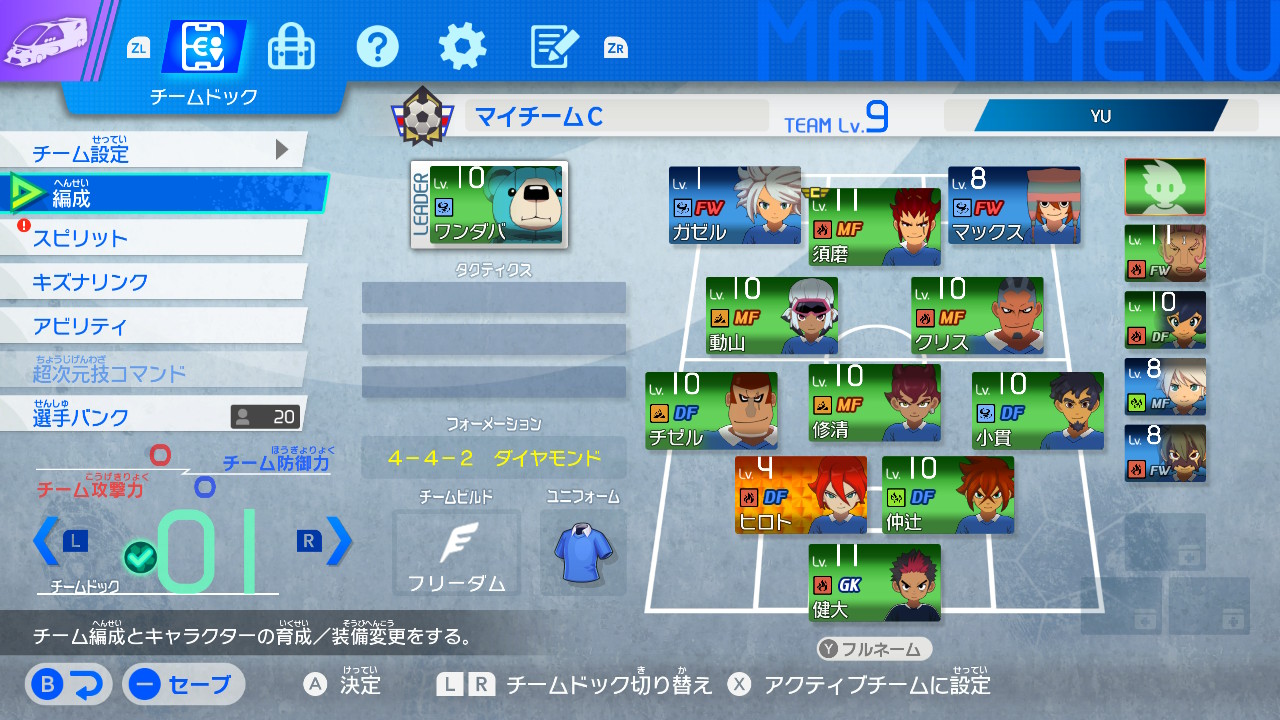
Task: Open the アビリティ menu entry
Action: (150, 326)
